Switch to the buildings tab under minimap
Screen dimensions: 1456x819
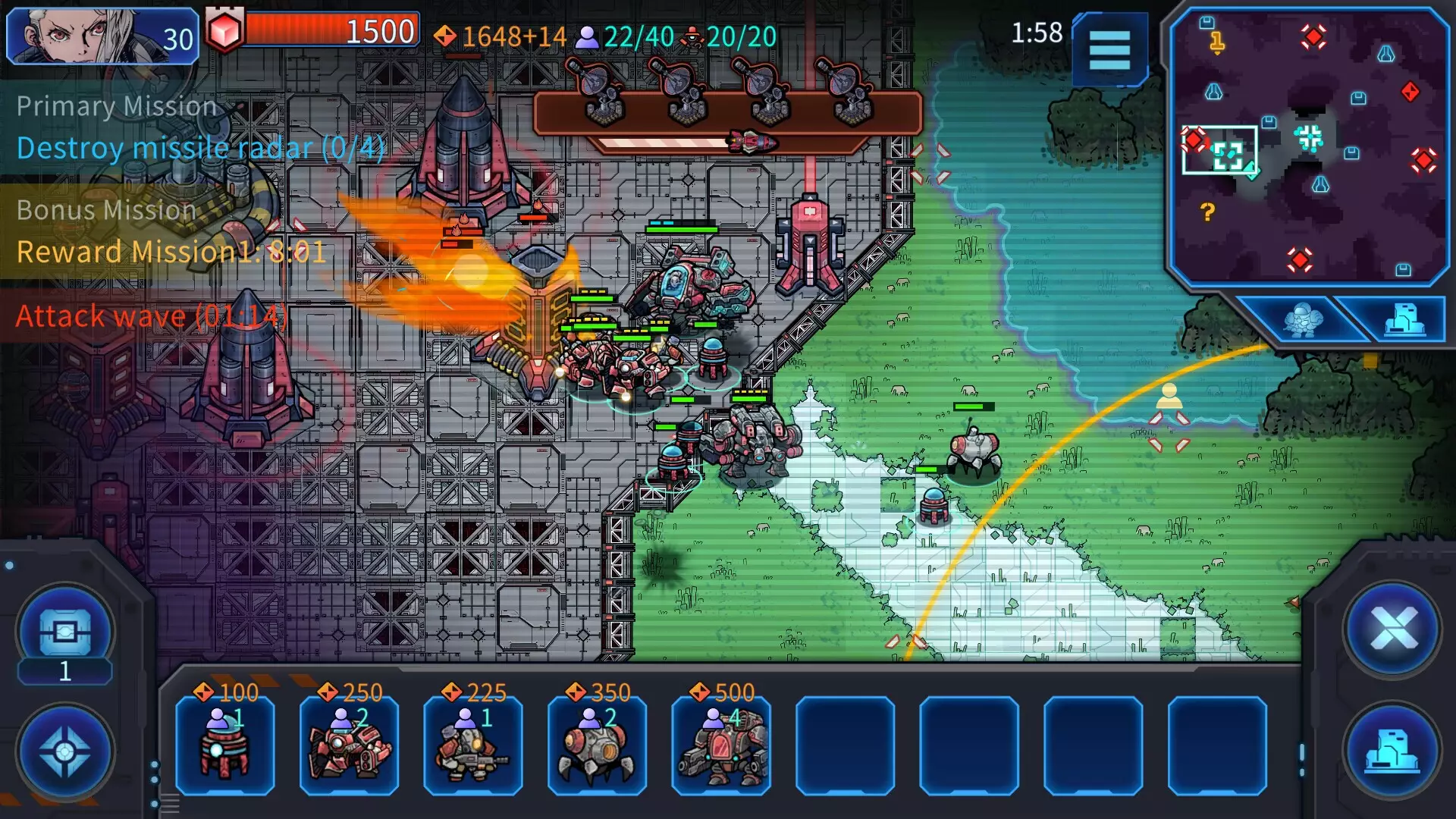click(x=1404, y=319)
